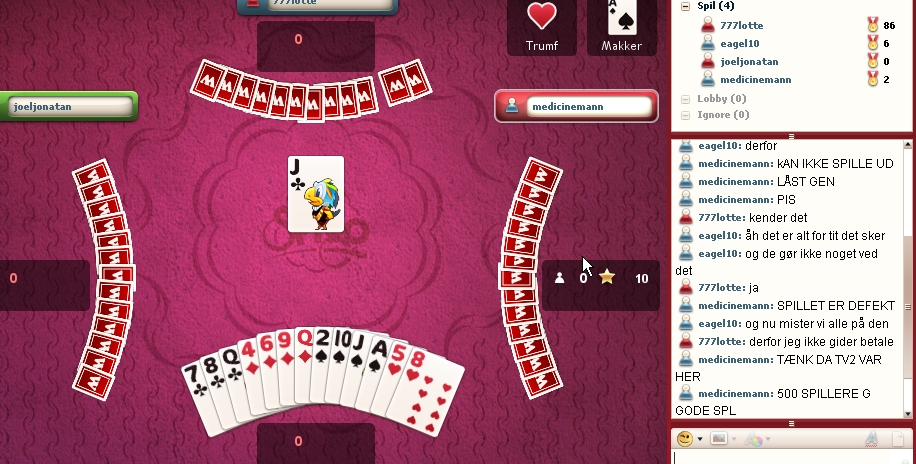Play the queen of diamonds
This screenshot has width=916, height=464.
302,345
